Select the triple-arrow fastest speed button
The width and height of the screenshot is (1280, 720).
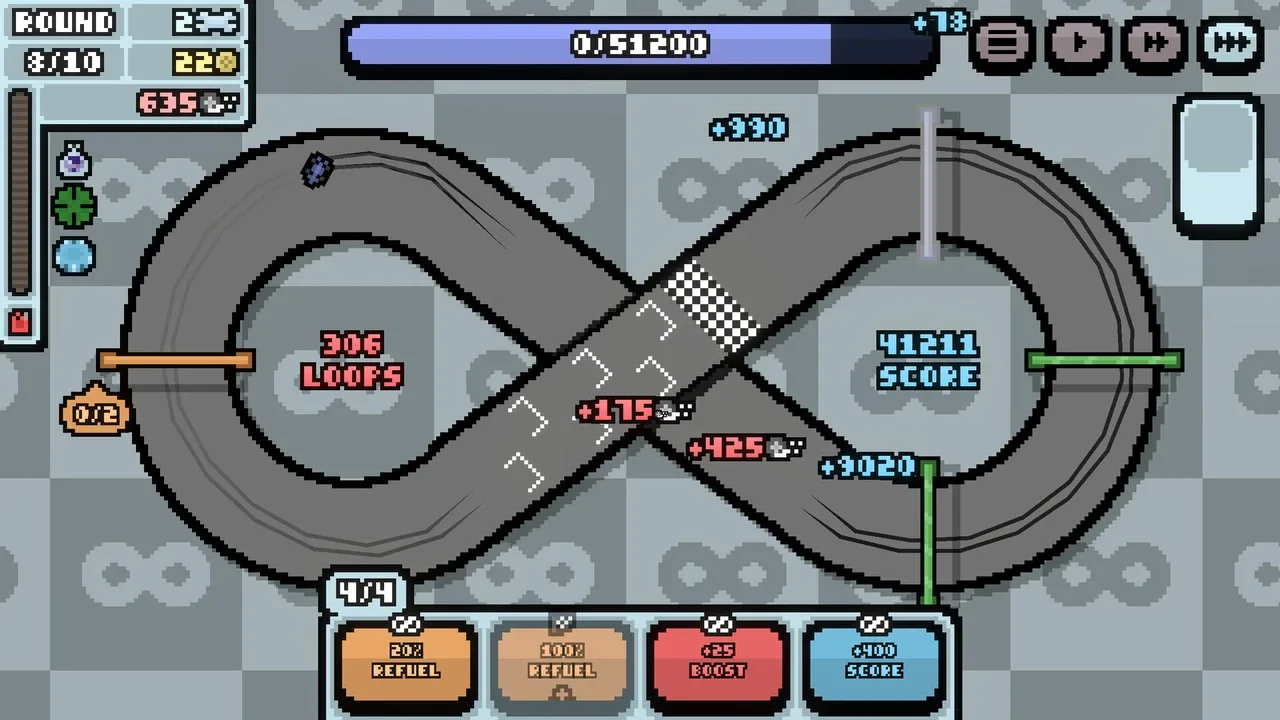(x=1229, y=44)
